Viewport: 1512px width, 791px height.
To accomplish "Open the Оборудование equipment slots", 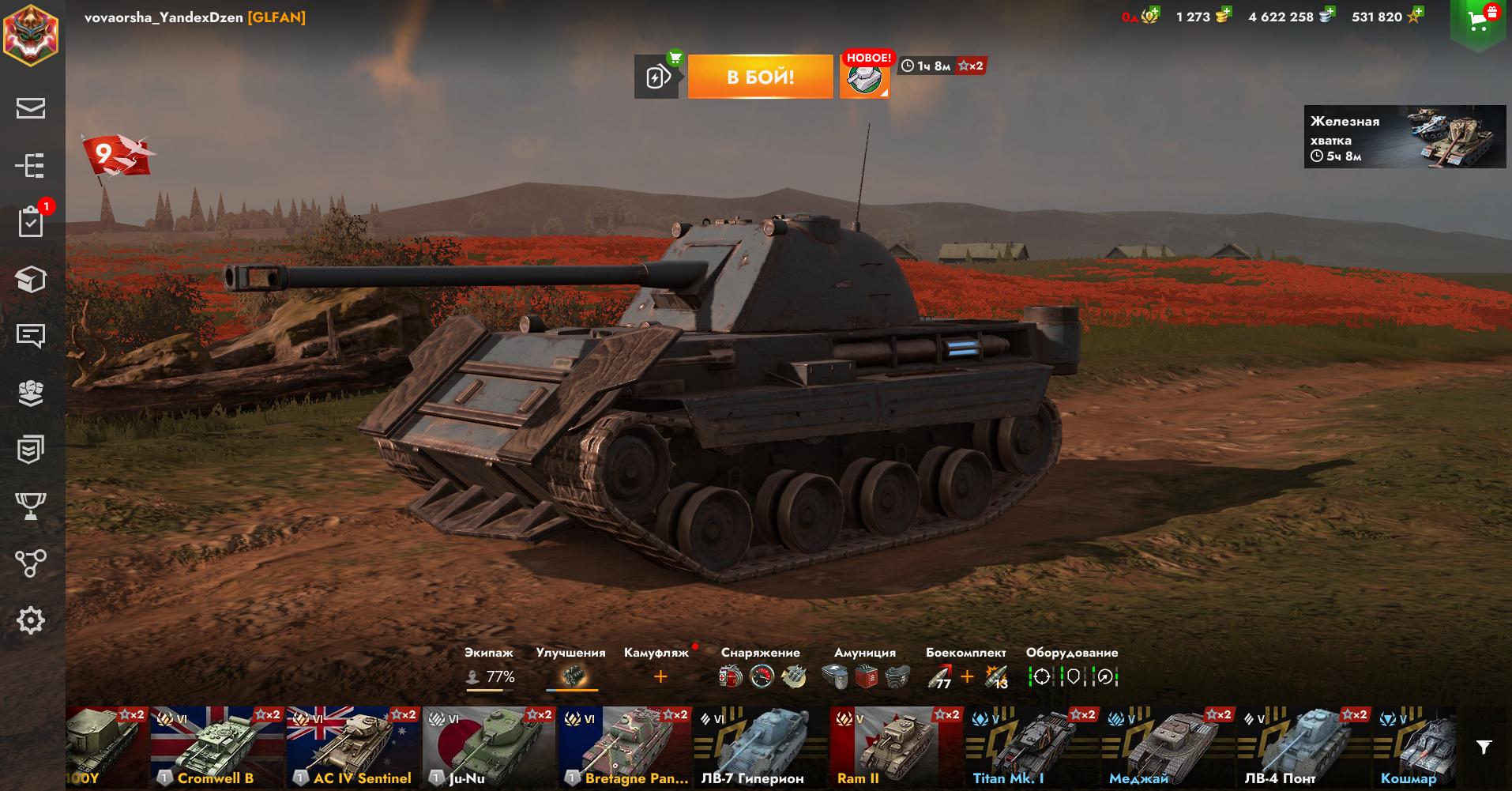I will click(1073, 676).
